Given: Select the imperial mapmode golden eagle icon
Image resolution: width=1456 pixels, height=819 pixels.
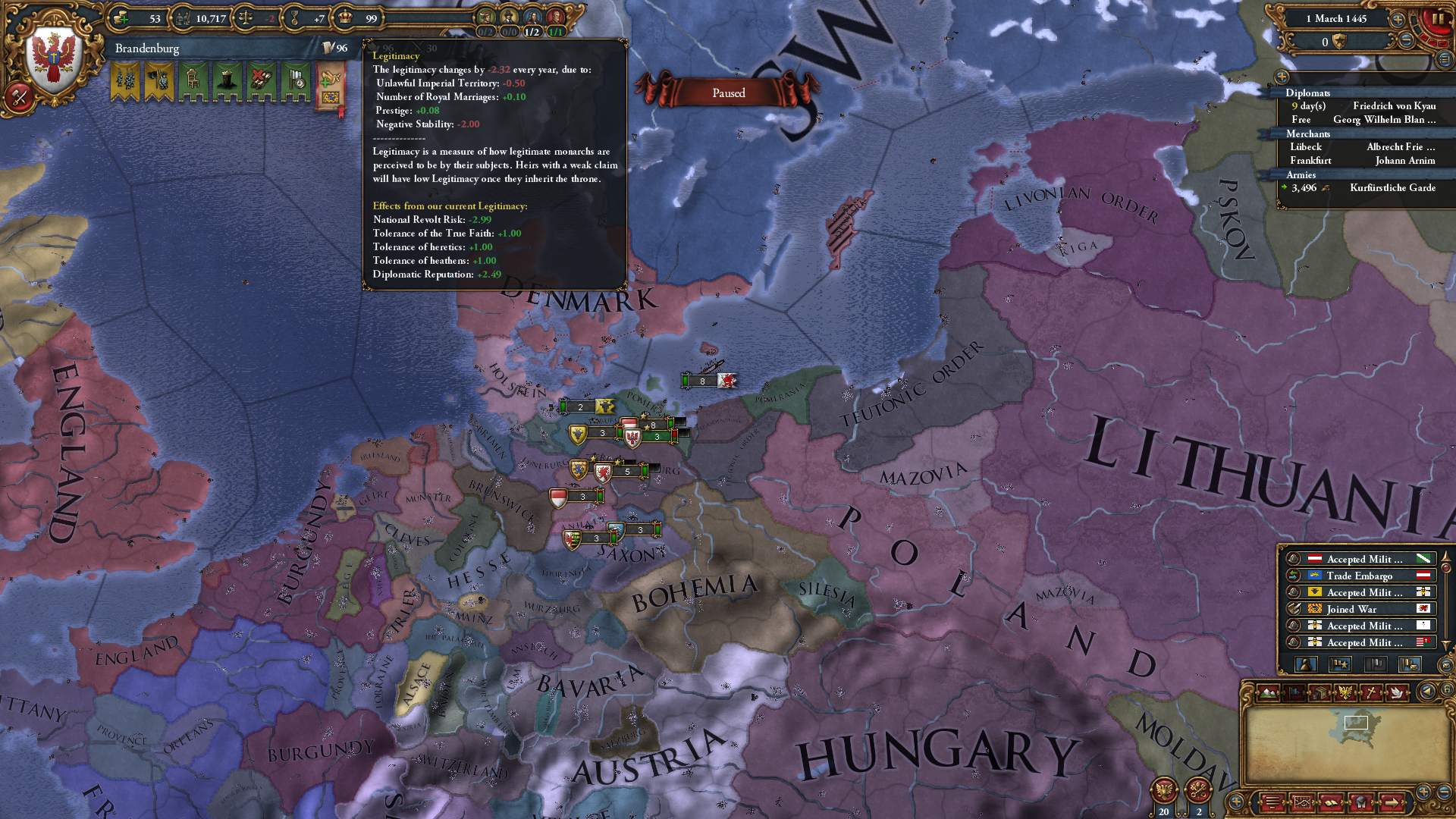Looking at the screenshot, I should [x=1345, y=692].
